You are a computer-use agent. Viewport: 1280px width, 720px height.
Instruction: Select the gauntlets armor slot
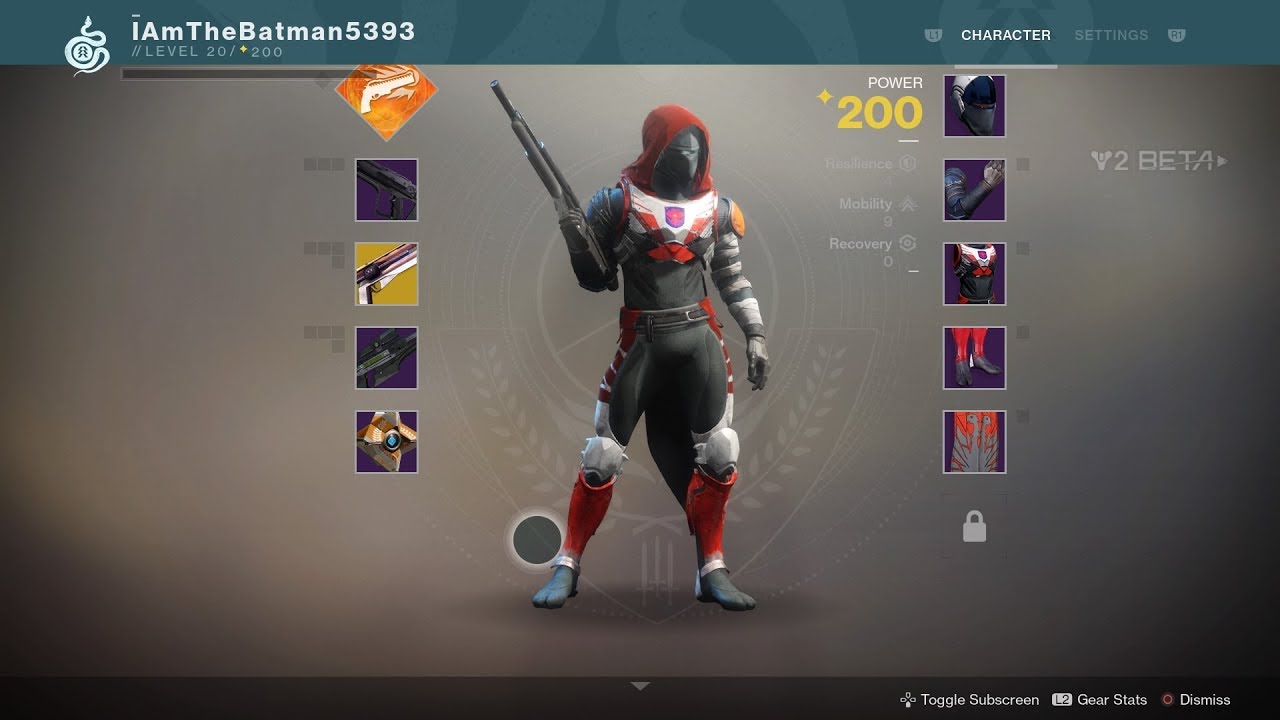[x=974, y=190]
